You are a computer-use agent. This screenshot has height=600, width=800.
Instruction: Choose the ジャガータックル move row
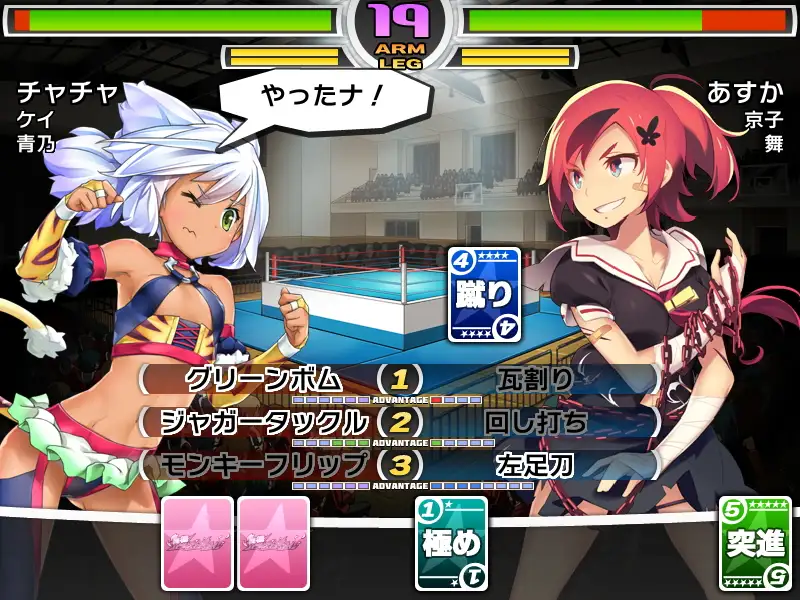[x=264, y=422]
